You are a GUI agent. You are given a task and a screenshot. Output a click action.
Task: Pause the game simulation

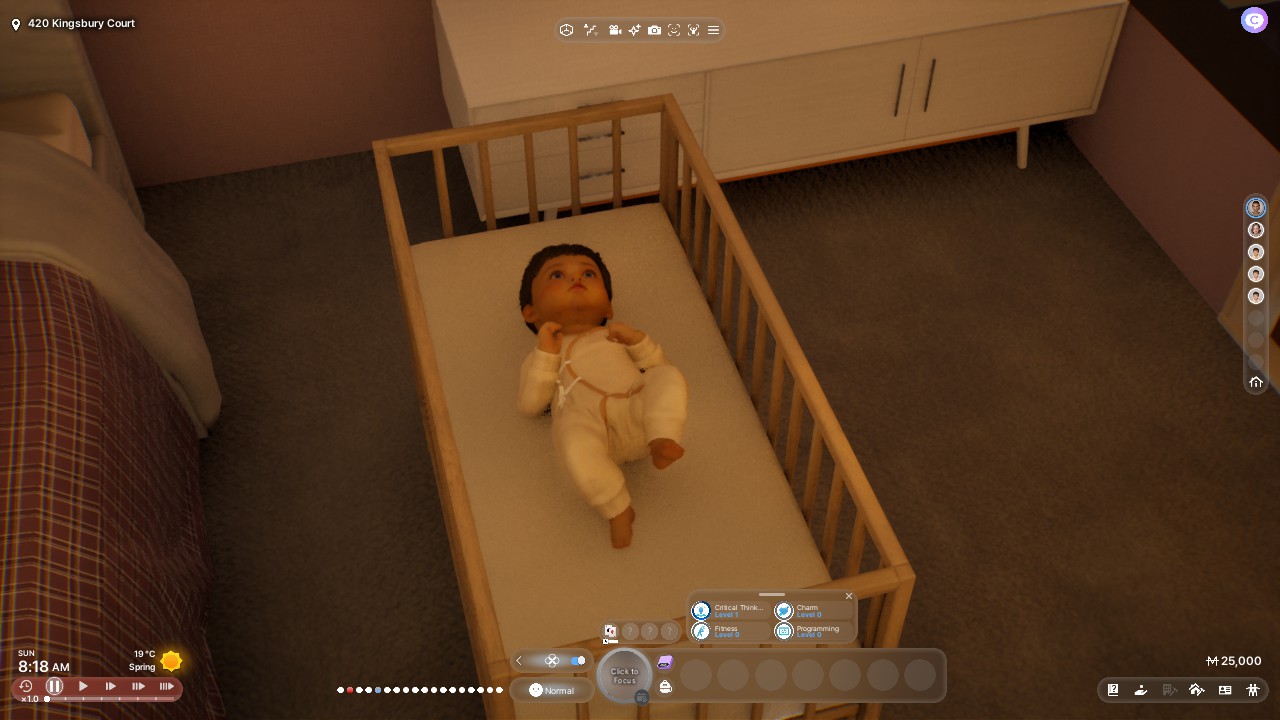pos(55,686)
